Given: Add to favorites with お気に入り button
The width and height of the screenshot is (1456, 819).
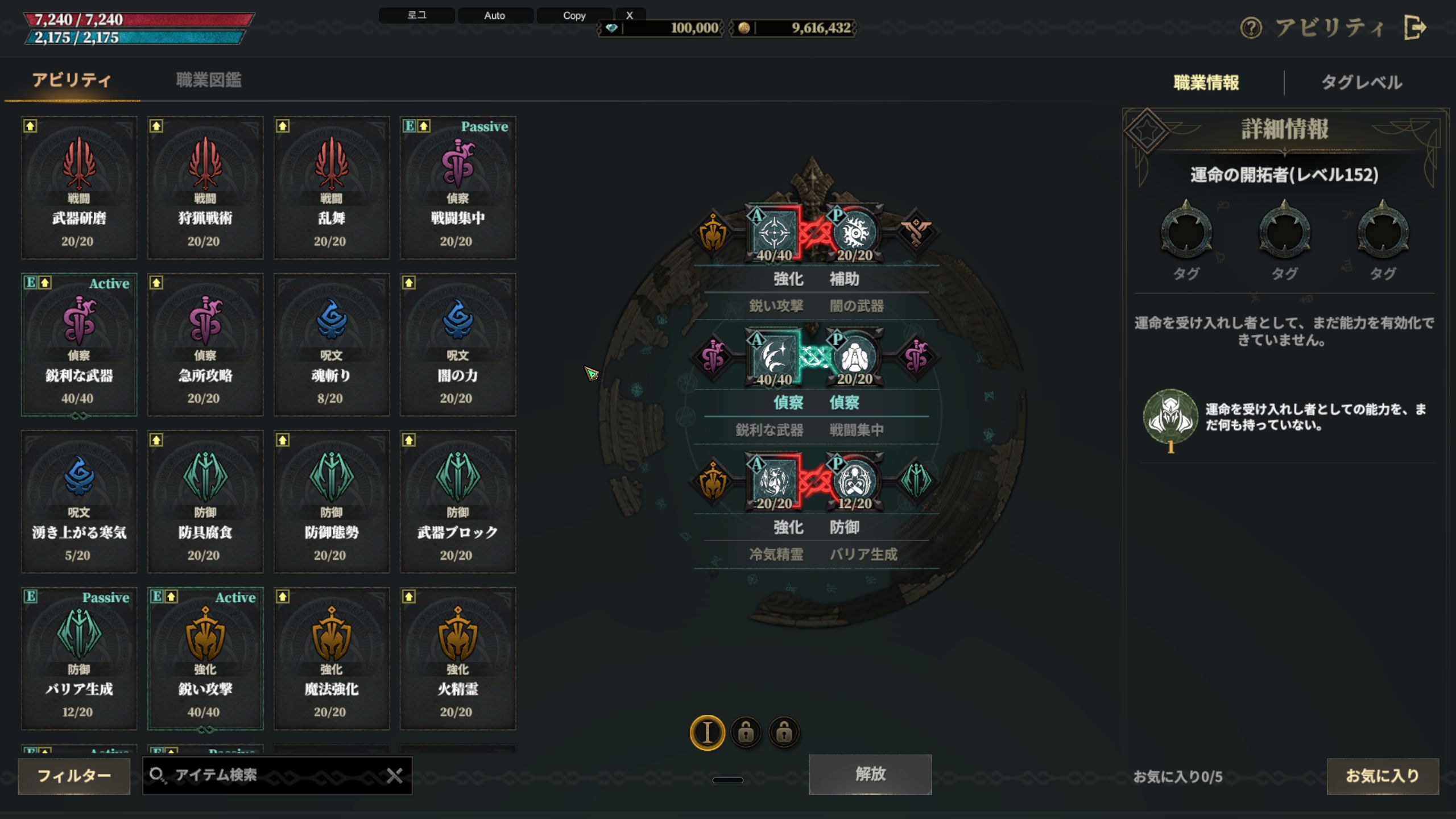Looking at the screenshot, I should (x=1382, y=776).
